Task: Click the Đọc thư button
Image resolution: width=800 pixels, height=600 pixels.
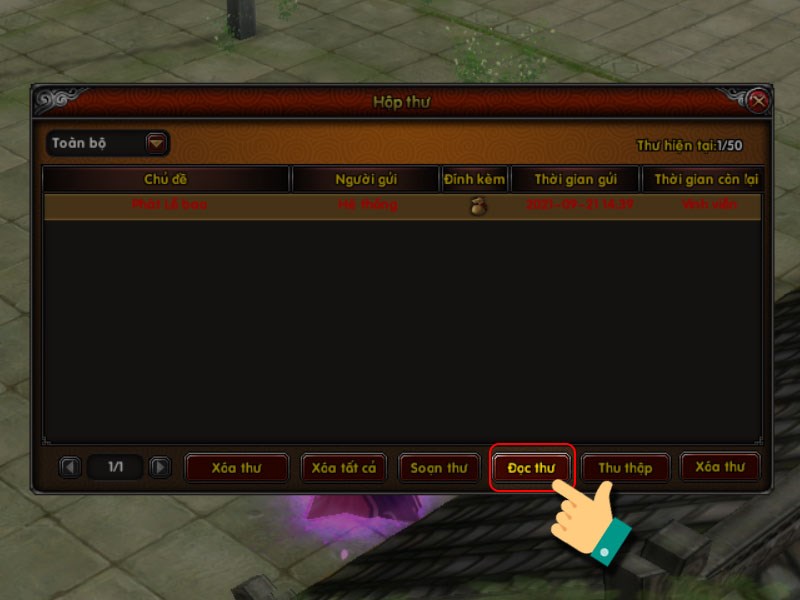Action: [532, 468]
